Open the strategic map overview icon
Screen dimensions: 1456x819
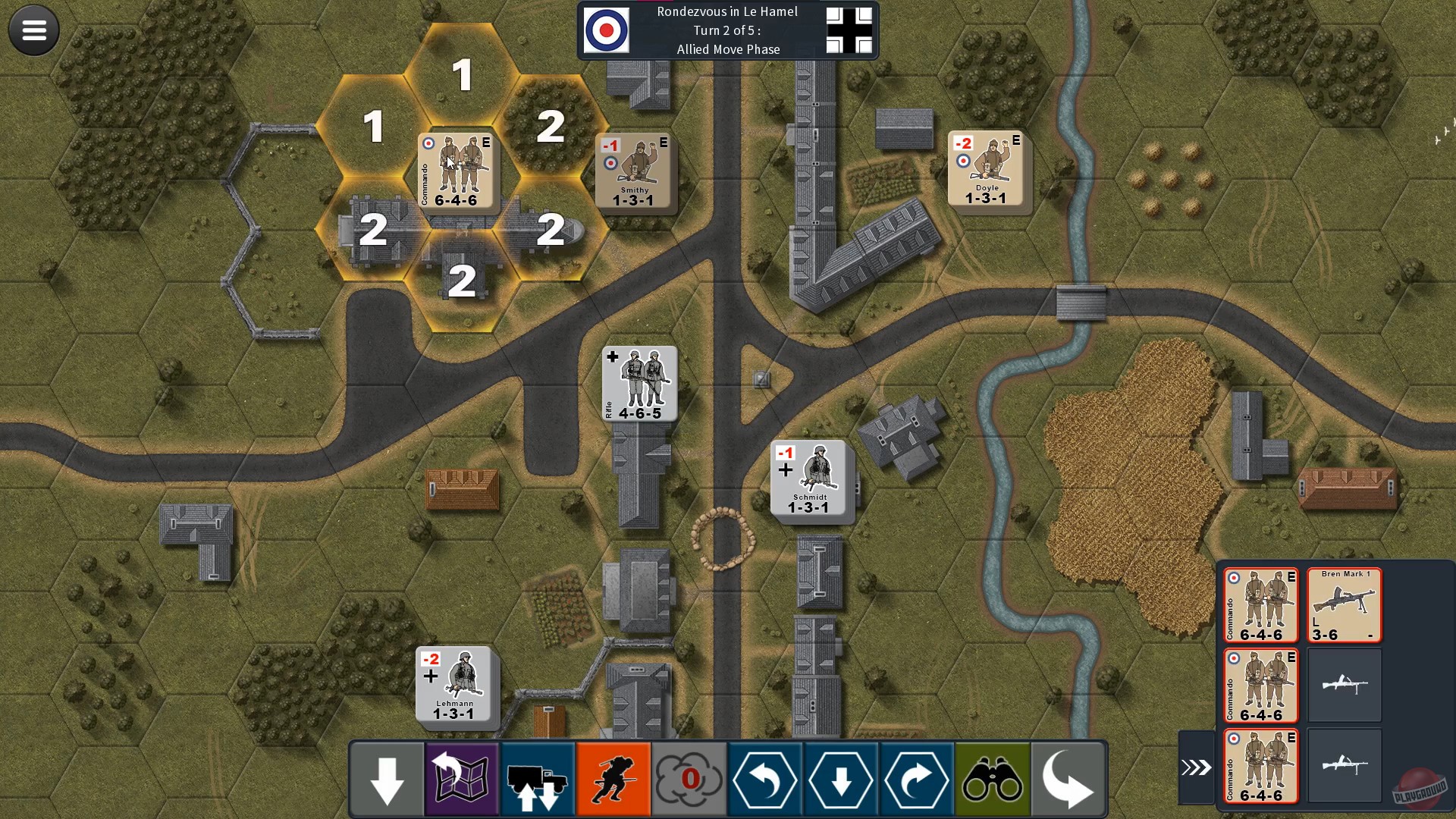[461, 778]
